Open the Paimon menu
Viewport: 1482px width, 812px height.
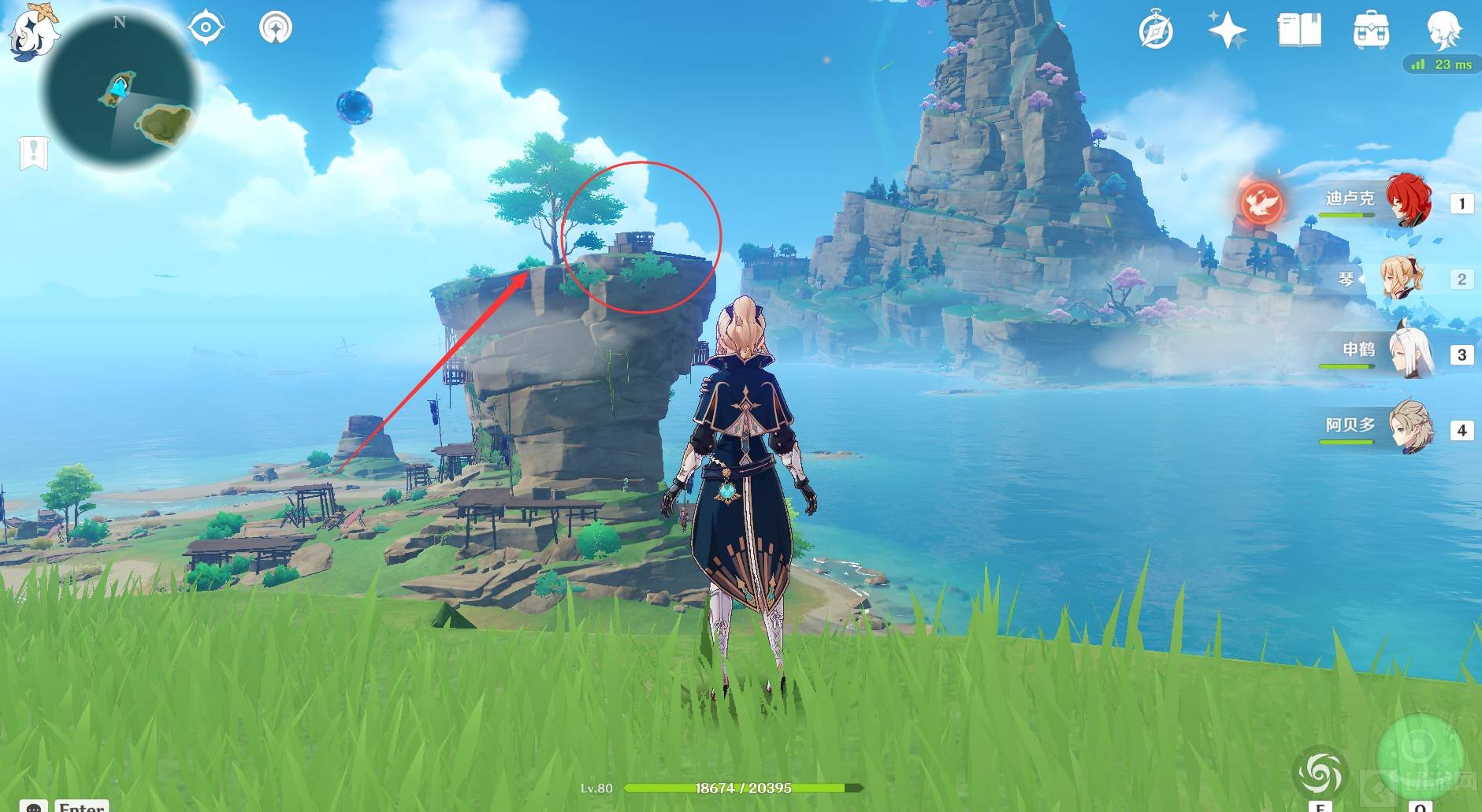point(33,33)
